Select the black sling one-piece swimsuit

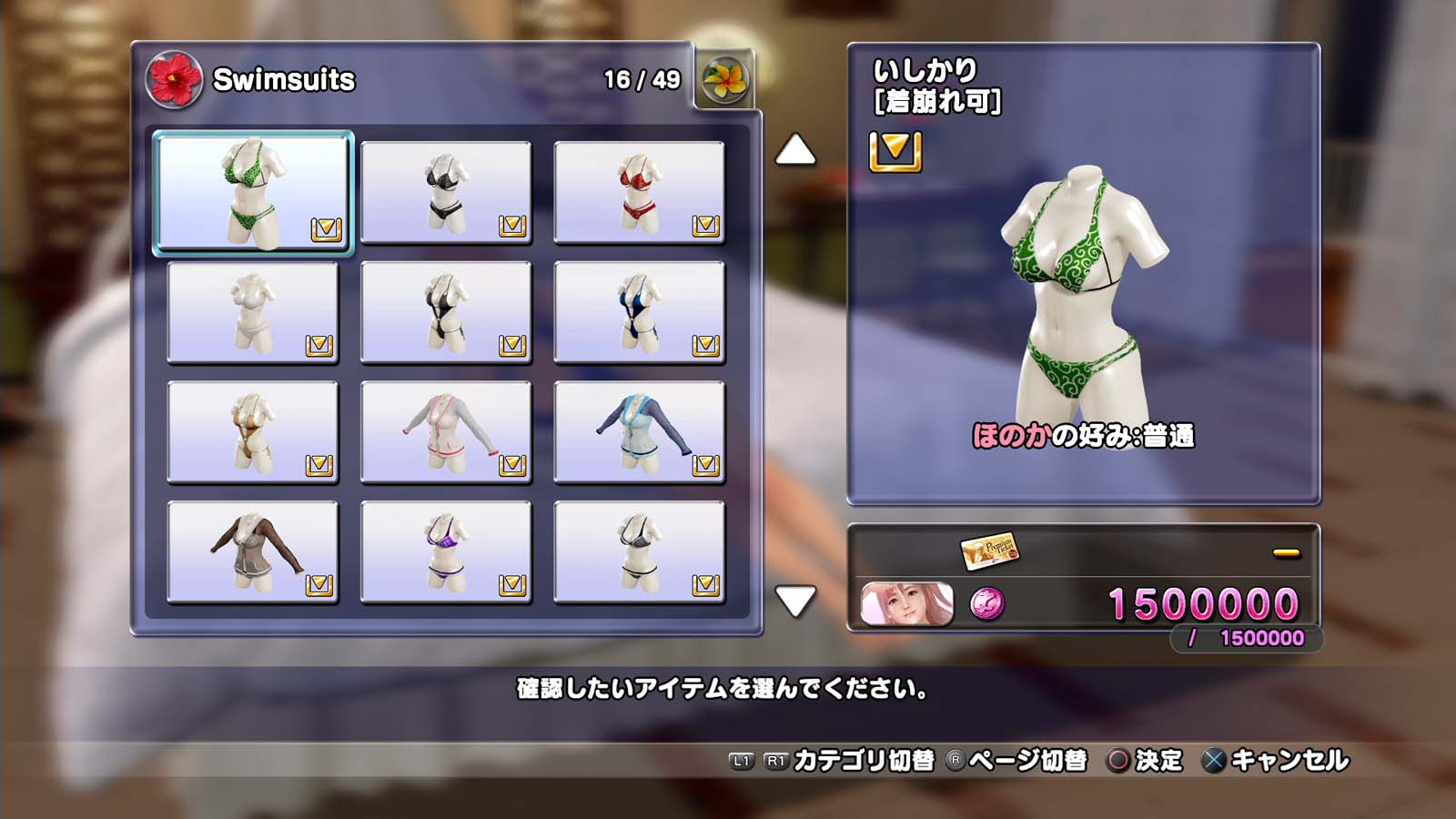(x=446, y=313)
